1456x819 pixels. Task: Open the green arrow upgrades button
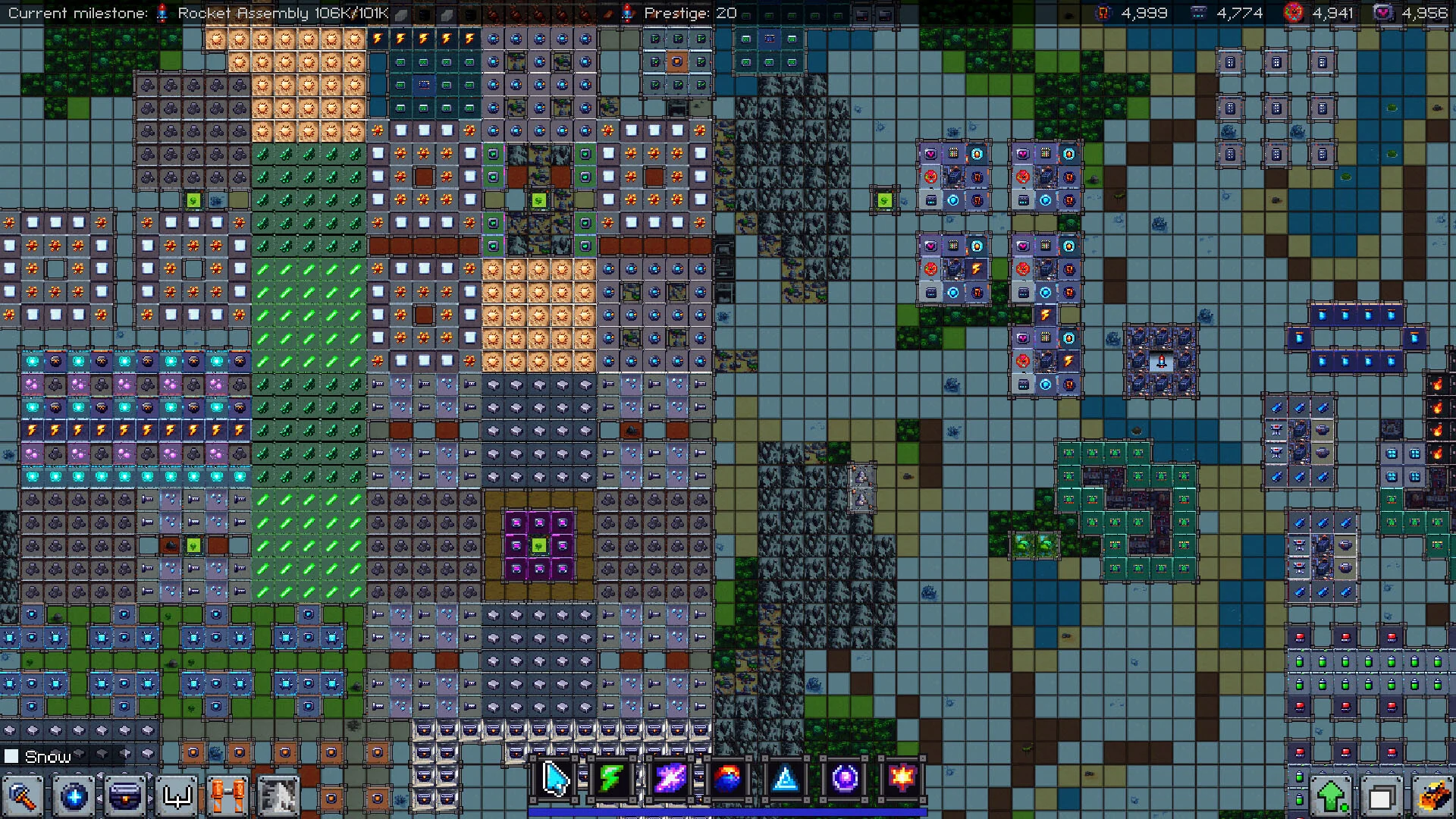(1332, 797)
